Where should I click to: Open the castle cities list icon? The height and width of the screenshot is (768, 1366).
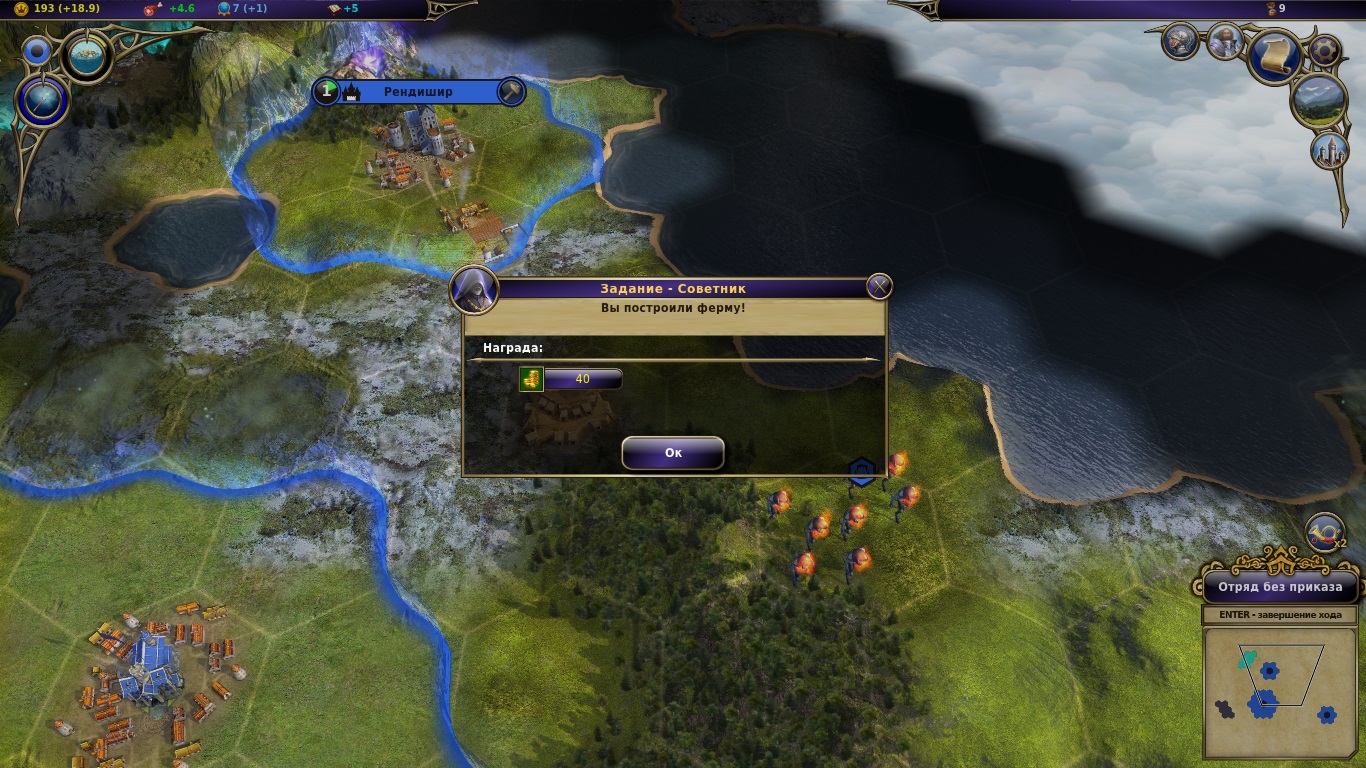(1329, 150)
